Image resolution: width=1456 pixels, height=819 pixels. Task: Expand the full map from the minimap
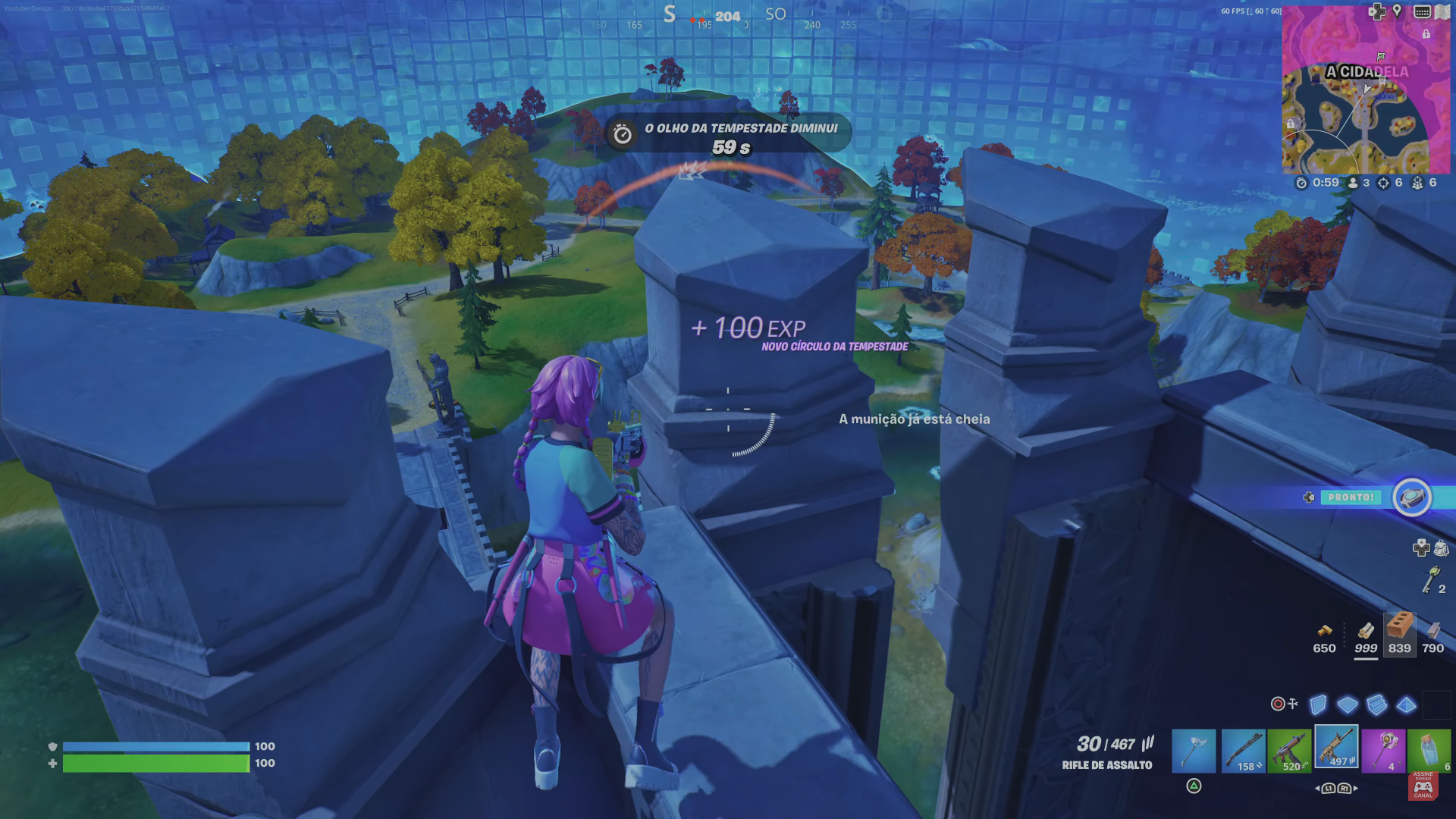click(1441, 11)
